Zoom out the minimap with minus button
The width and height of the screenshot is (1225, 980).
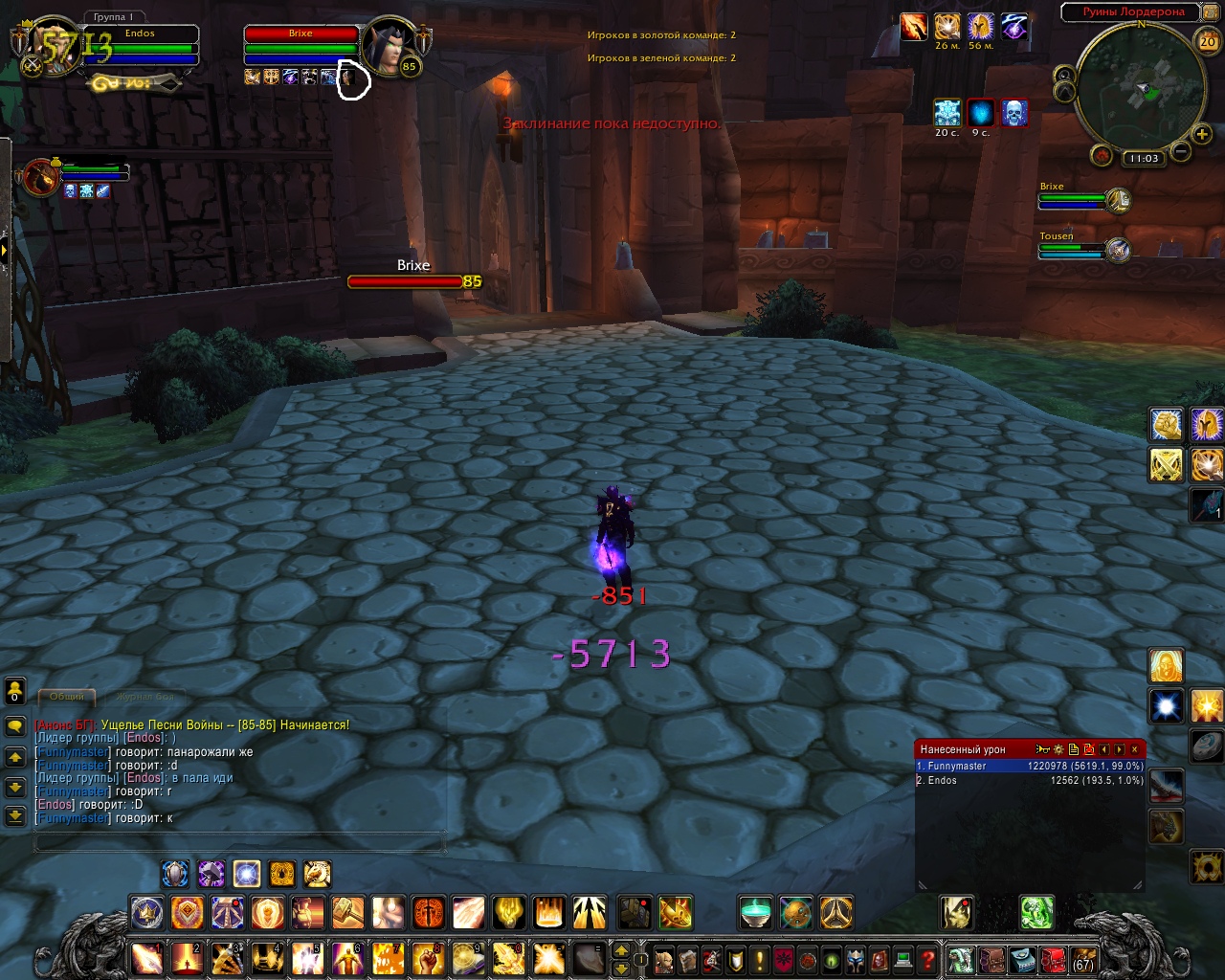1181,152
